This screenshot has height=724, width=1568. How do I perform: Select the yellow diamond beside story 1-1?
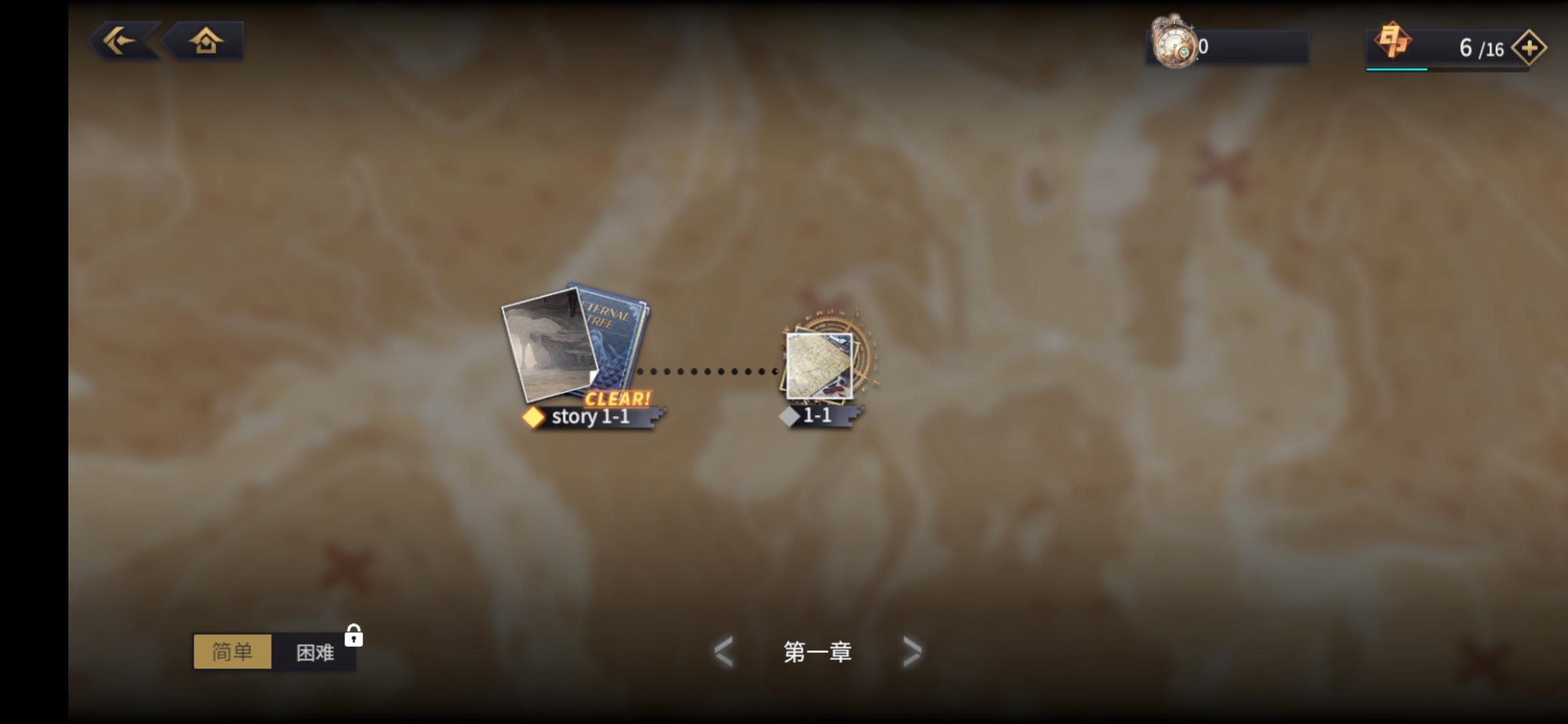[x=533, y=417]
